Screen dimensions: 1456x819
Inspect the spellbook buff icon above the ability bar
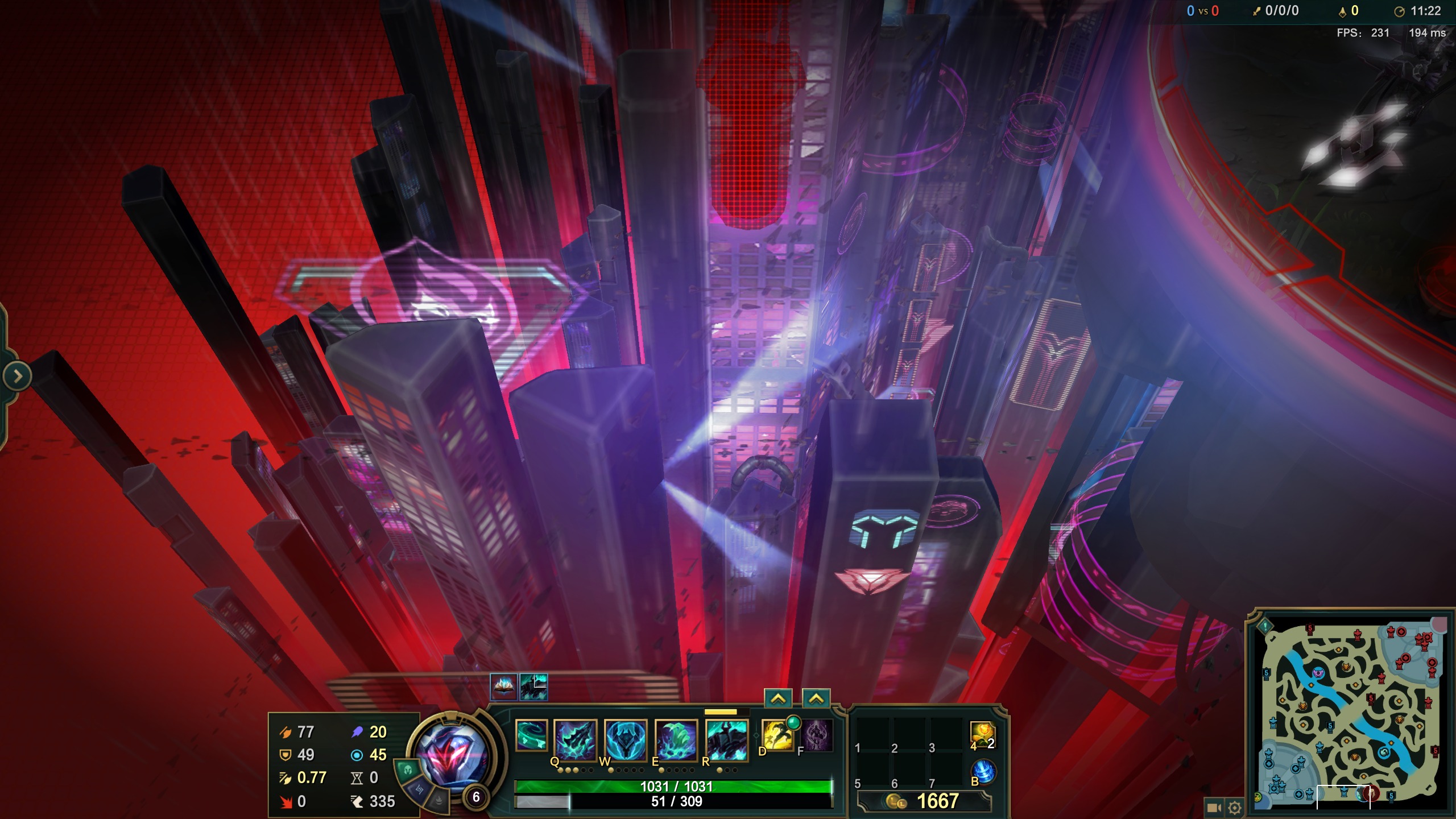tap(503, 686)
